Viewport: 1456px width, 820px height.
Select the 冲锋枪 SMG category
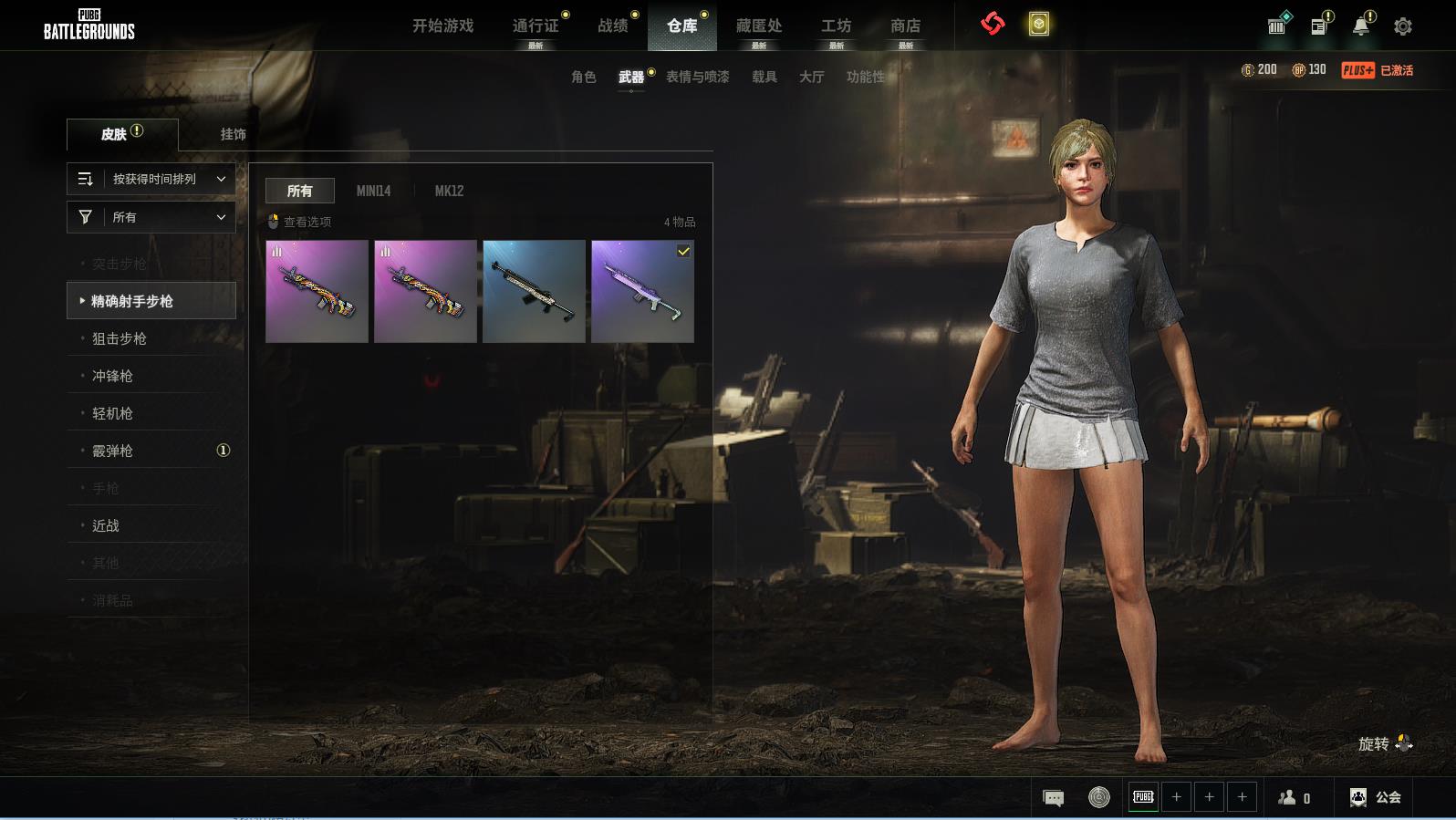click(x=112, y=376)
